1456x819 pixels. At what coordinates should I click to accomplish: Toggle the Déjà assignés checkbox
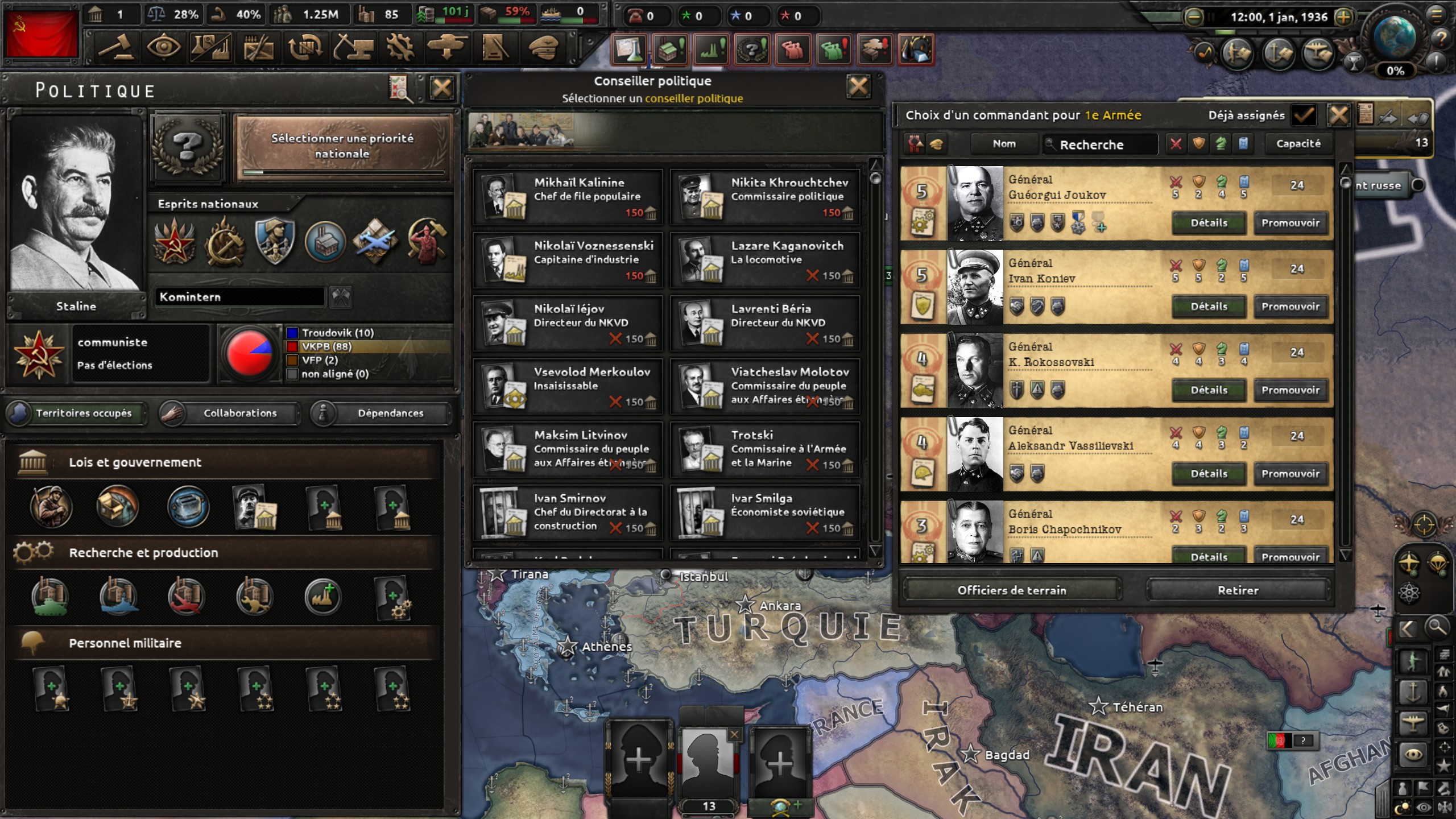pos(1304,115)
